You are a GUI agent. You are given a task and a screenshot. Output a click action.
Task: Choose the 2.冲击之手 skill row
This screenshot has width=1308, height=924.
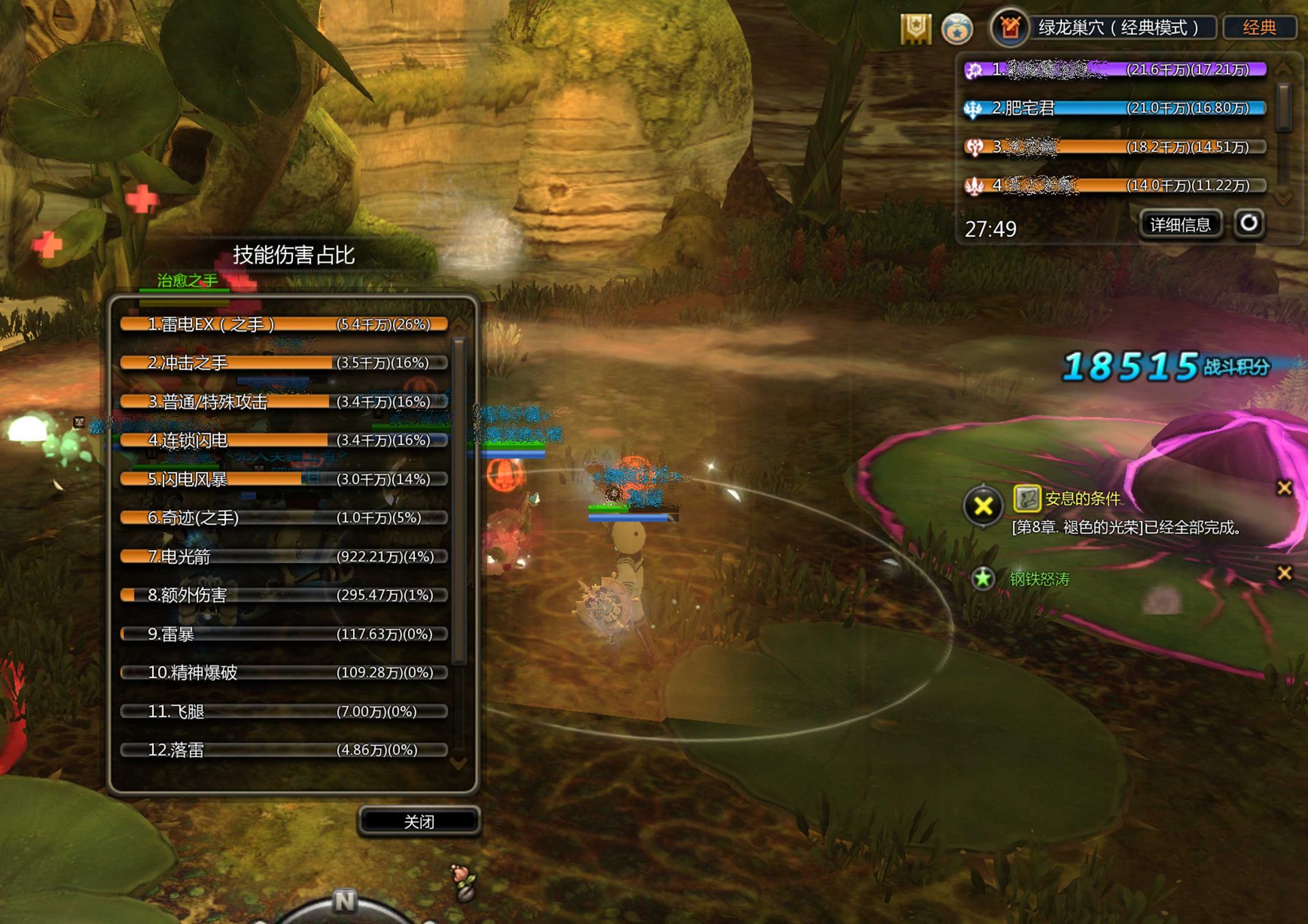283,363
